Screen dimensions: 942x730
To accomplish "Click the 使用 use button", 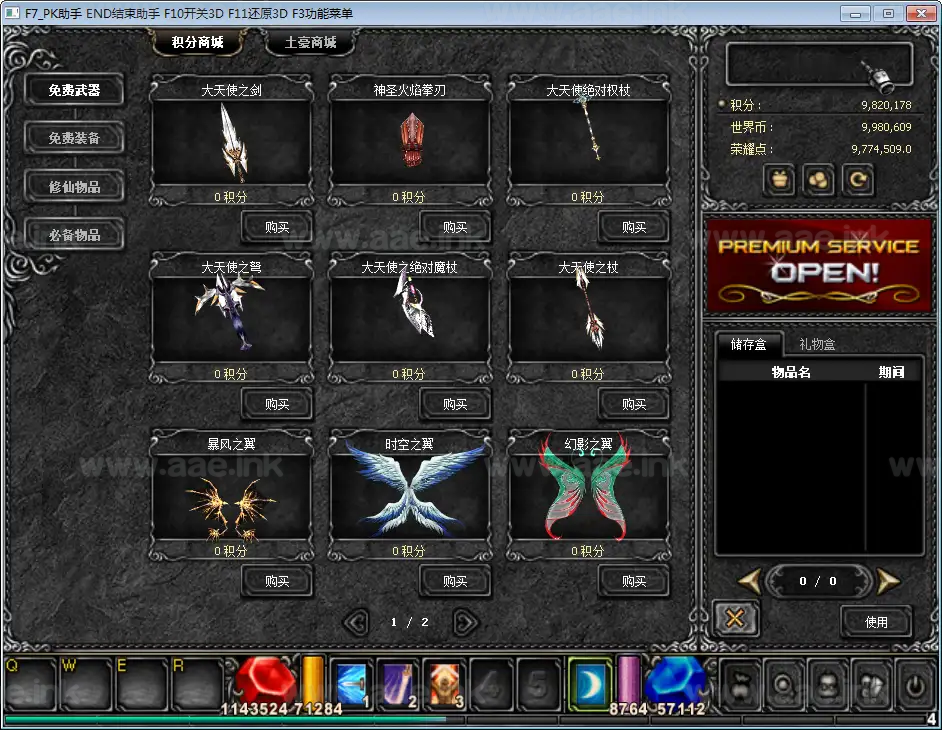I will click(x=876, y=621).
